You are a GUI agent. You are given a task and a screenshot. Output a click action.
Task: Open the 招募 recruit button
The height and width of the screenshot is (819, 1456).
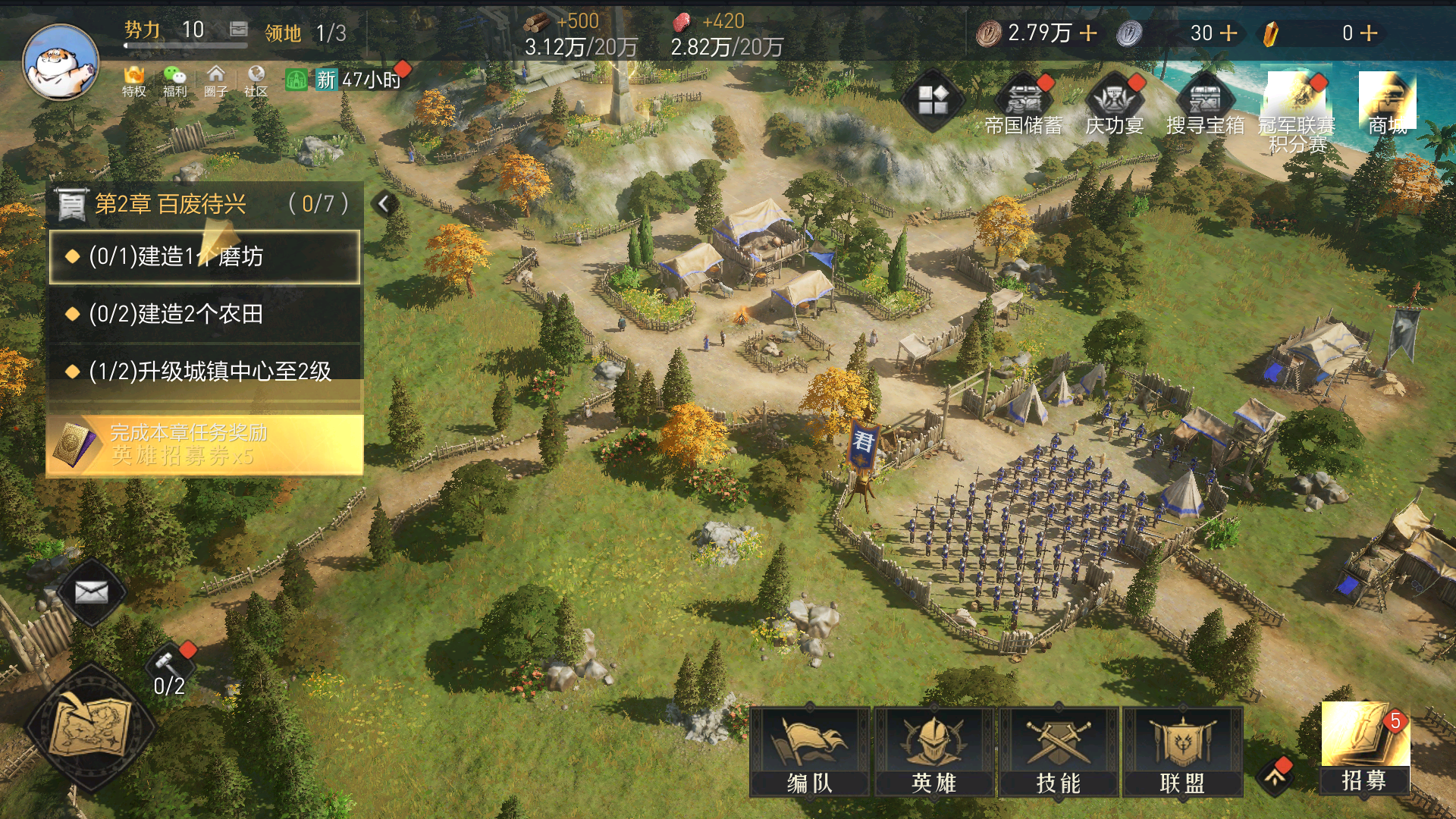click(1364, 748)
